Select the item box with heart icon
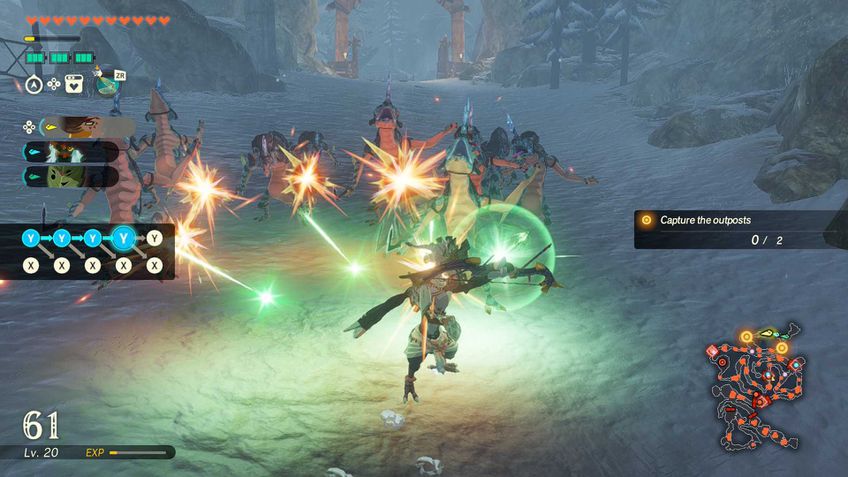The height and width of the screenshot is (477, 848). click(74, 85)
